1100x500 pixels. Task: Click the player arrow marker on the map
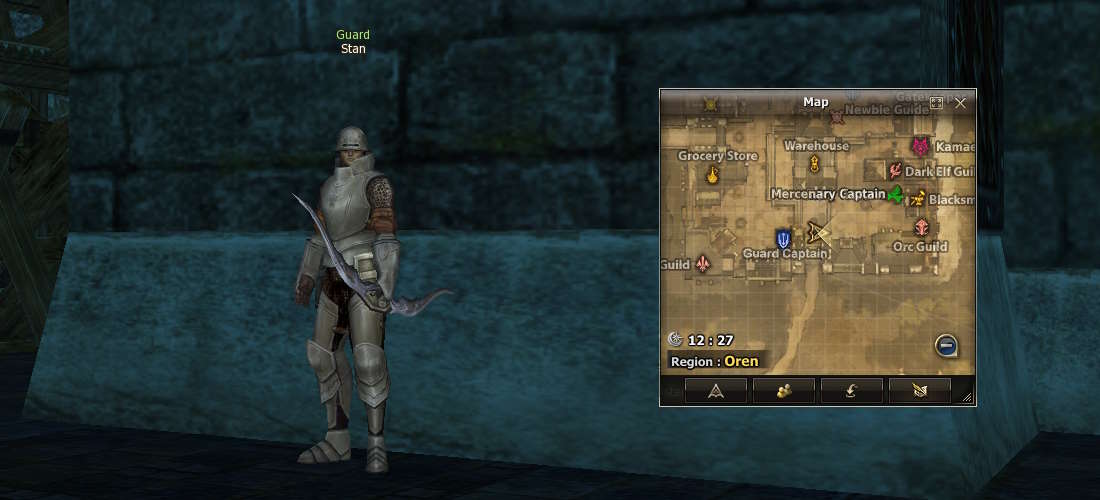[820, 233]
